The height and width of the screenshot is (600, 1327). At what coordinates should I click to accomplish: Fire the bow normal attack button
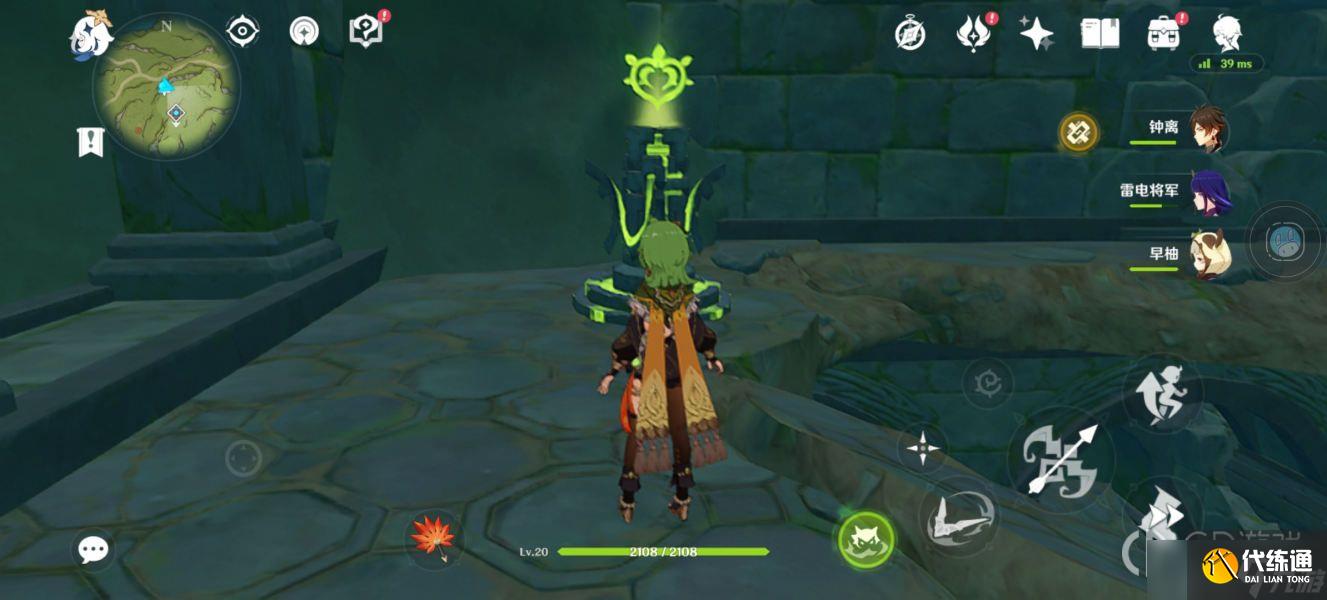point(1060,459)
